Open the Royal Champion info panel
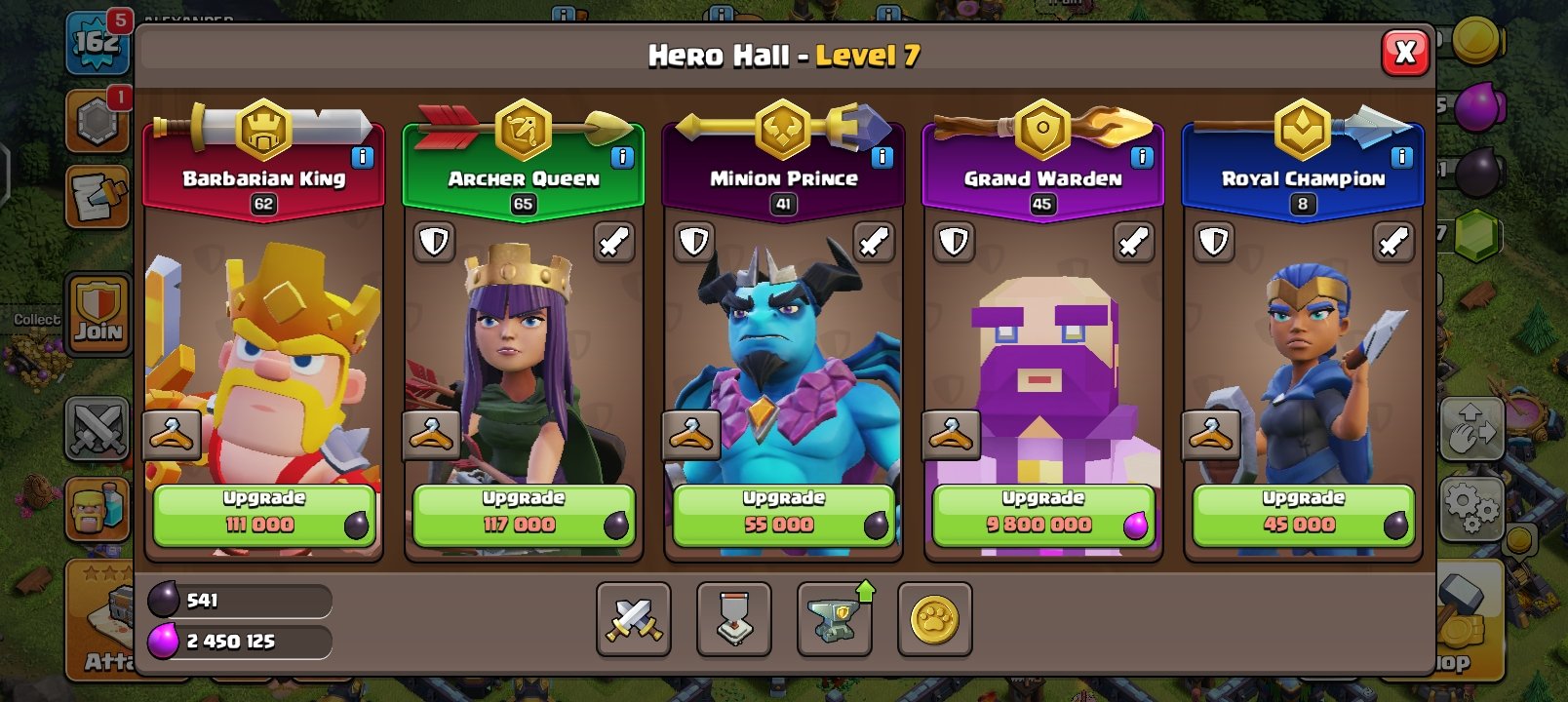Image resolution: width=1568 pixels, height=702 pixels. coord(1402,155)
